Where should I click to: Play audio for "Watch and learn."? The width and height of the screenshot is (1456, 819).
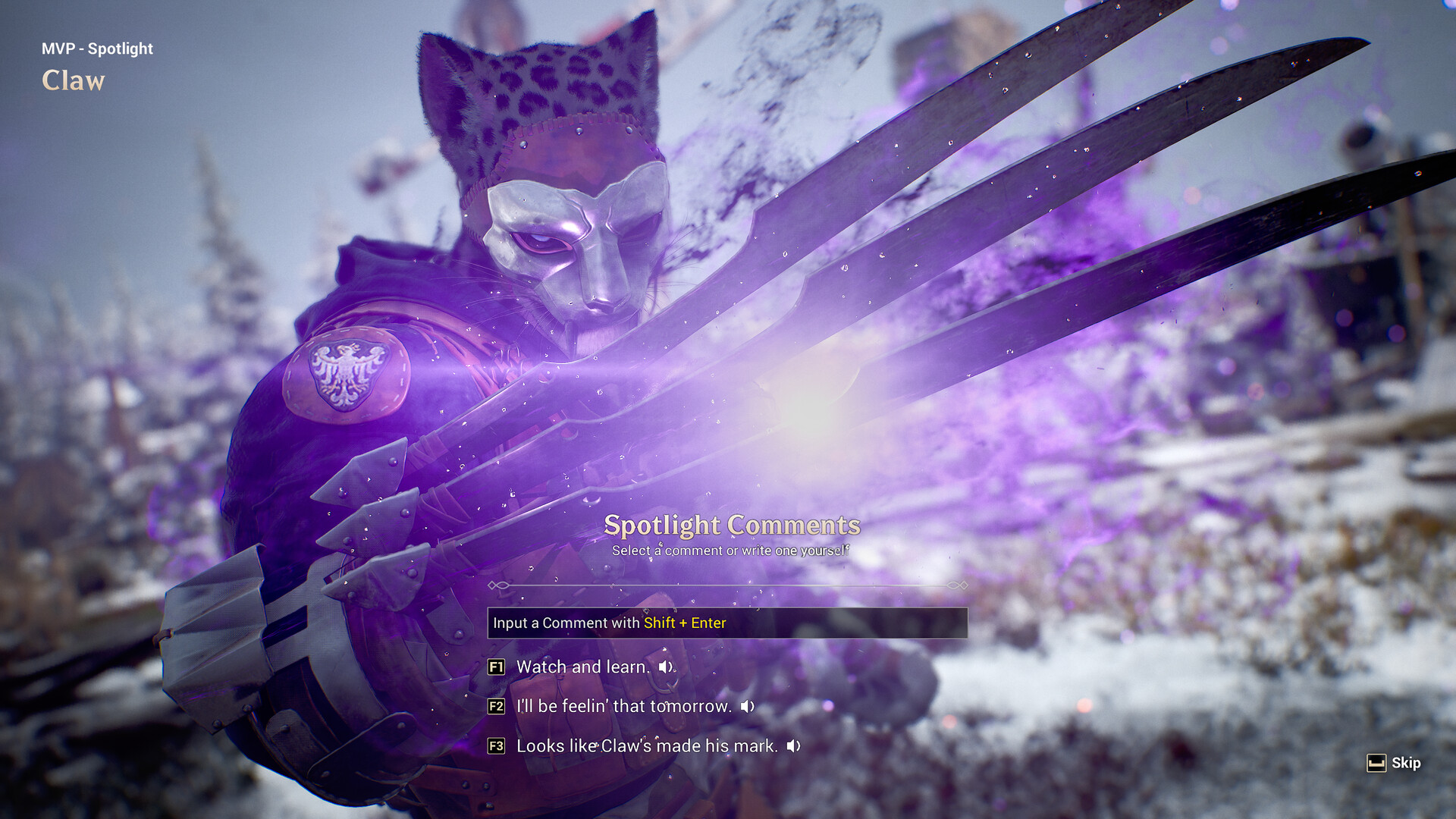666,667
